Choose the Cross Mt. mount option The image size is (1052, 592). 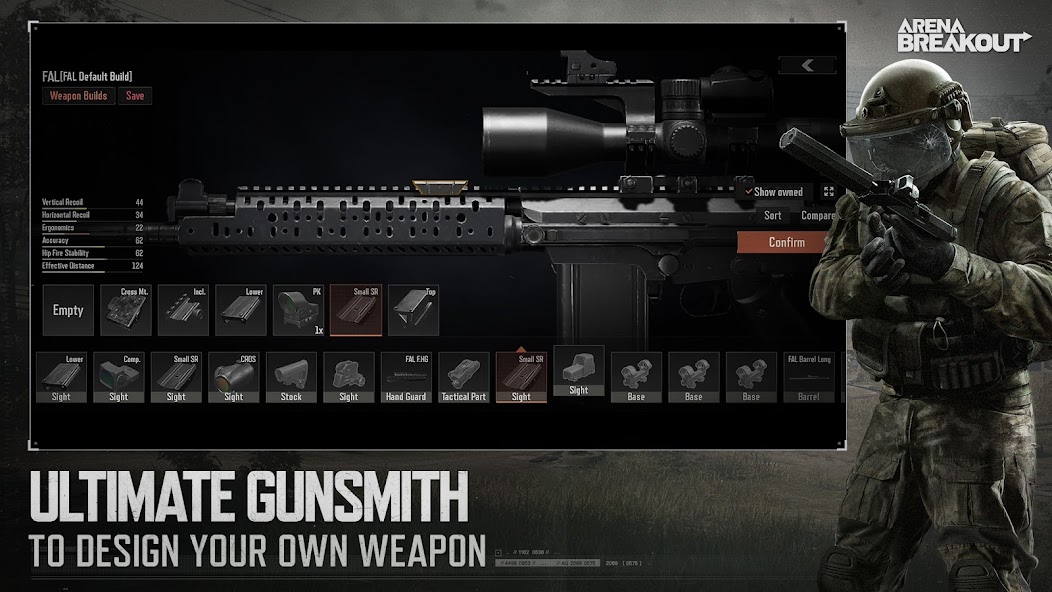click(126, 310)
